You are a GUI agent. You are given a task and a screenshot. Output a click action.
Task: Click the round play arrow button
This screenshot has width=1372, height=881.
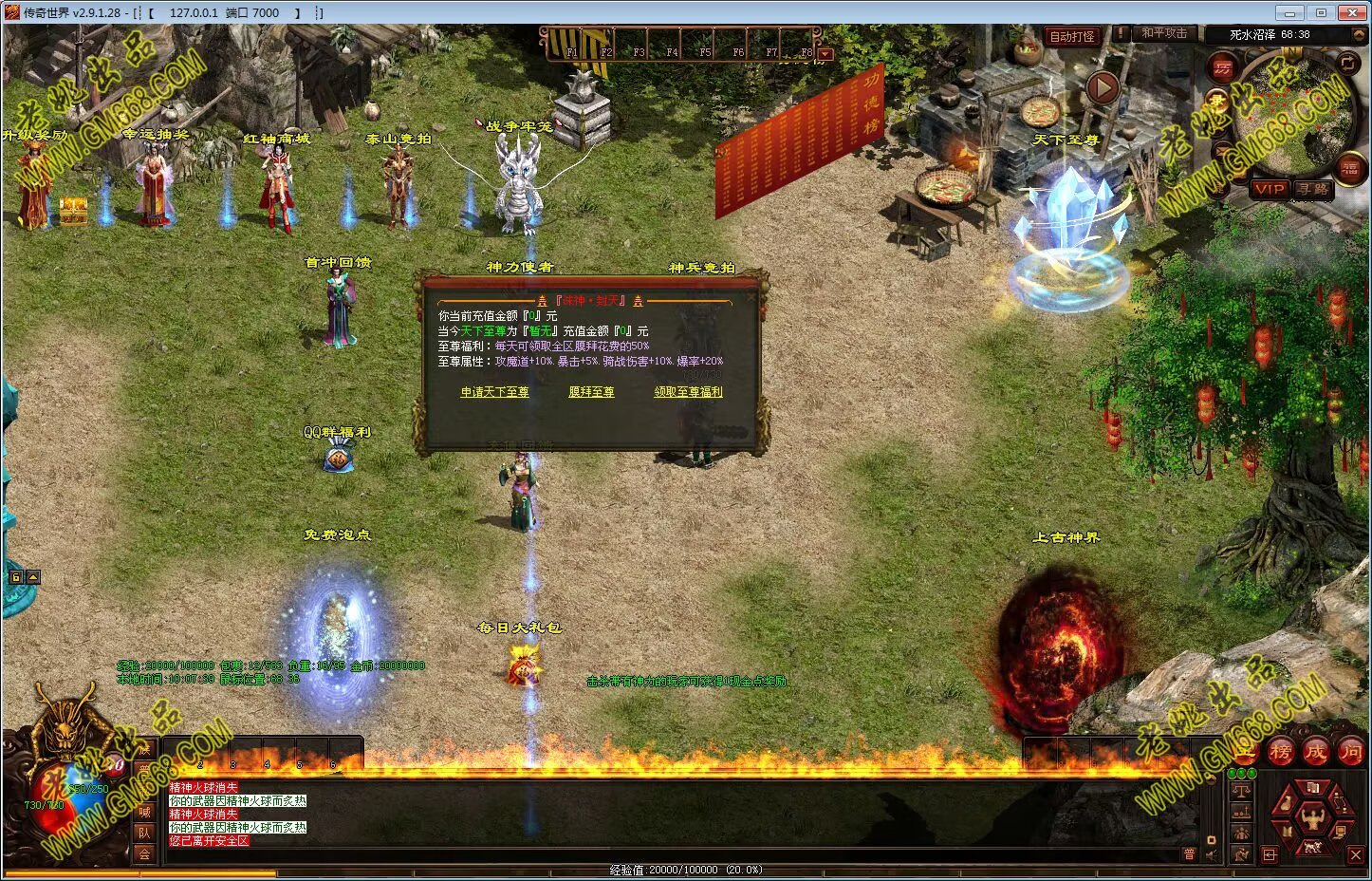tap(1102, 88)
